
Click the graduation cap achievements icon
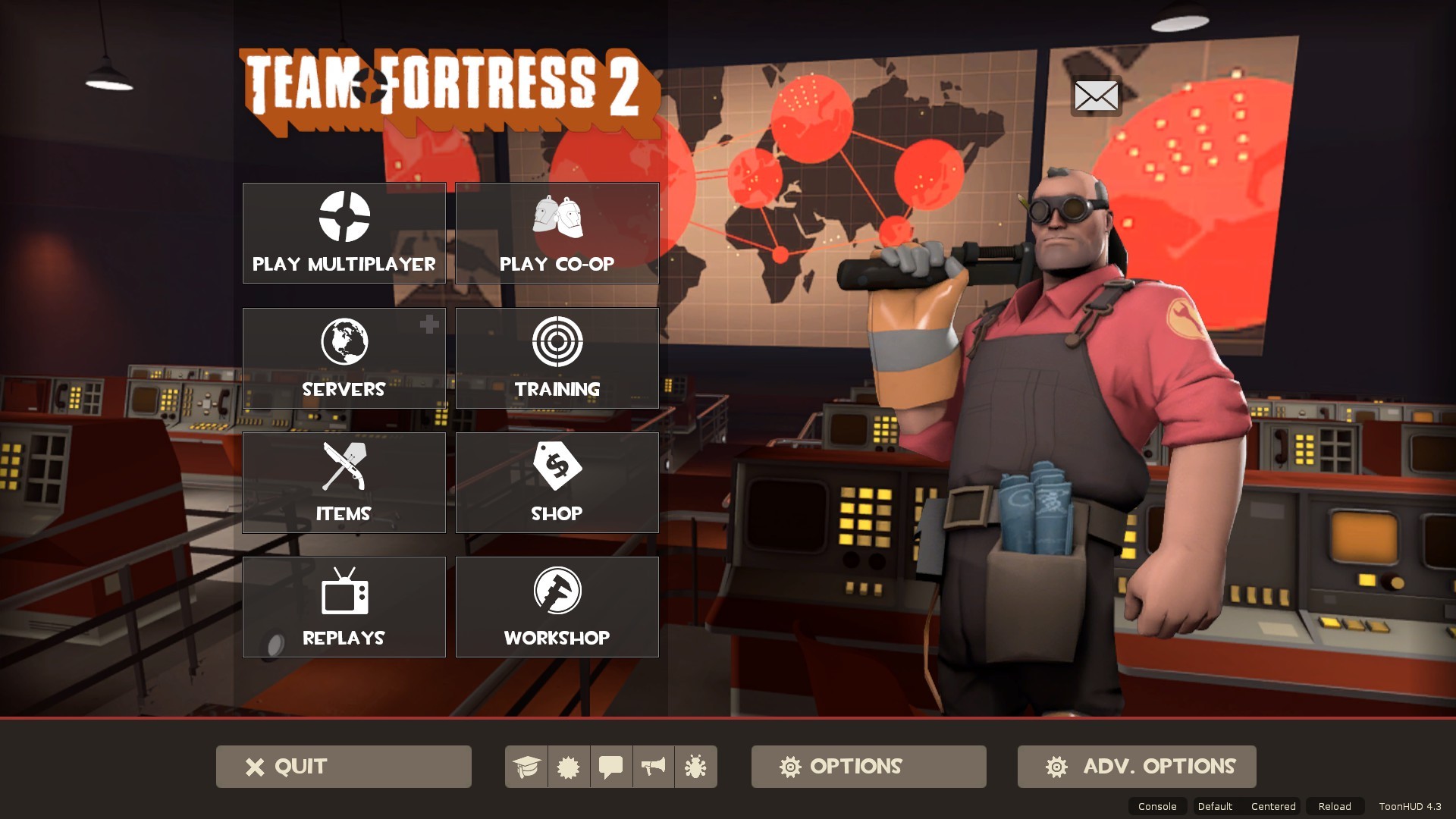pyautogui.click(x=527, y=767)
